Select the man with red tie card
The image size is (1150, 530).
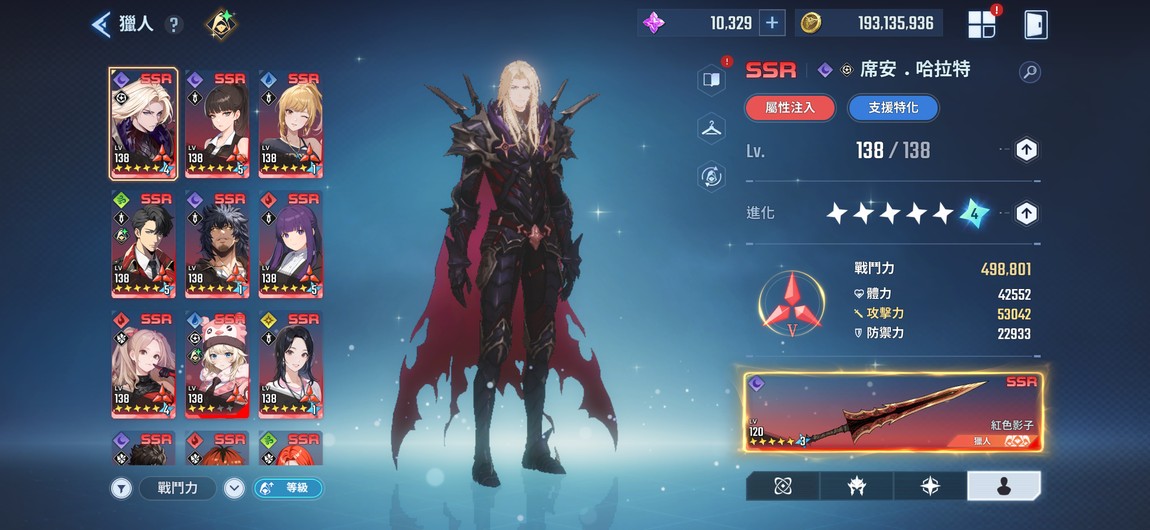(144, 244)
